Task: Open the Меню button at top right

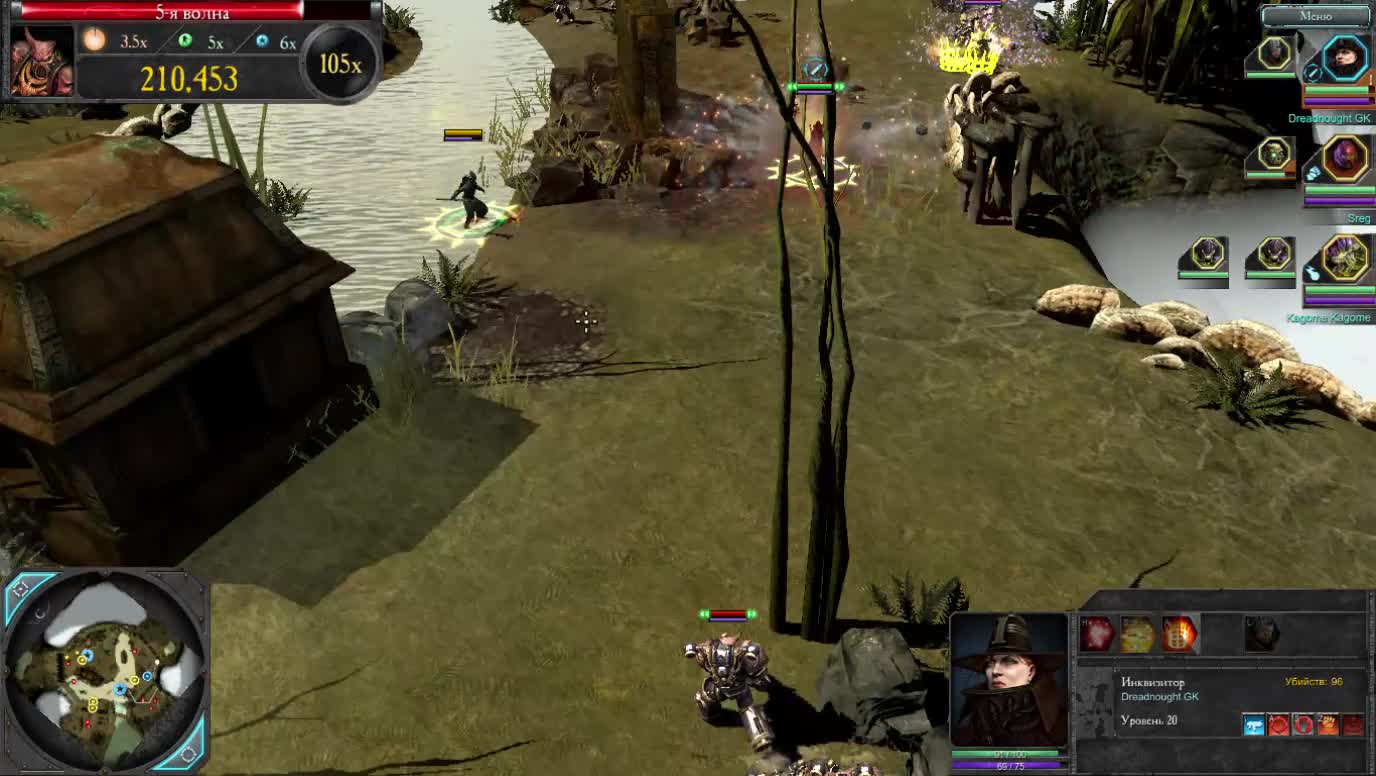Action: pos(1315,15)
